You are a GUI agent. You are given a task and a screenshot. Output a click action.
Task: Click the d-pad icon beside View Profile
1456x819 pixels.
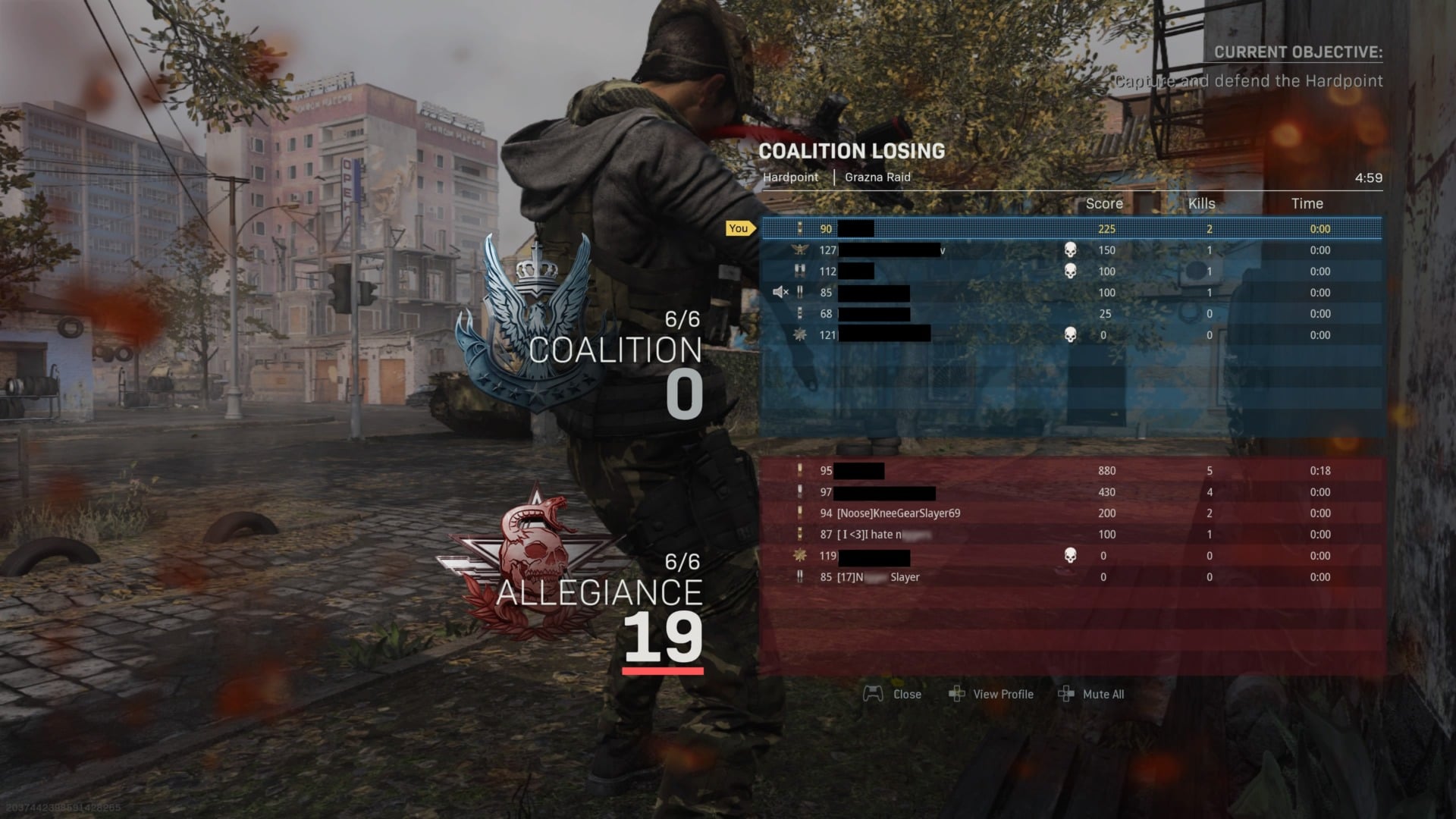(x=959, y=694)
